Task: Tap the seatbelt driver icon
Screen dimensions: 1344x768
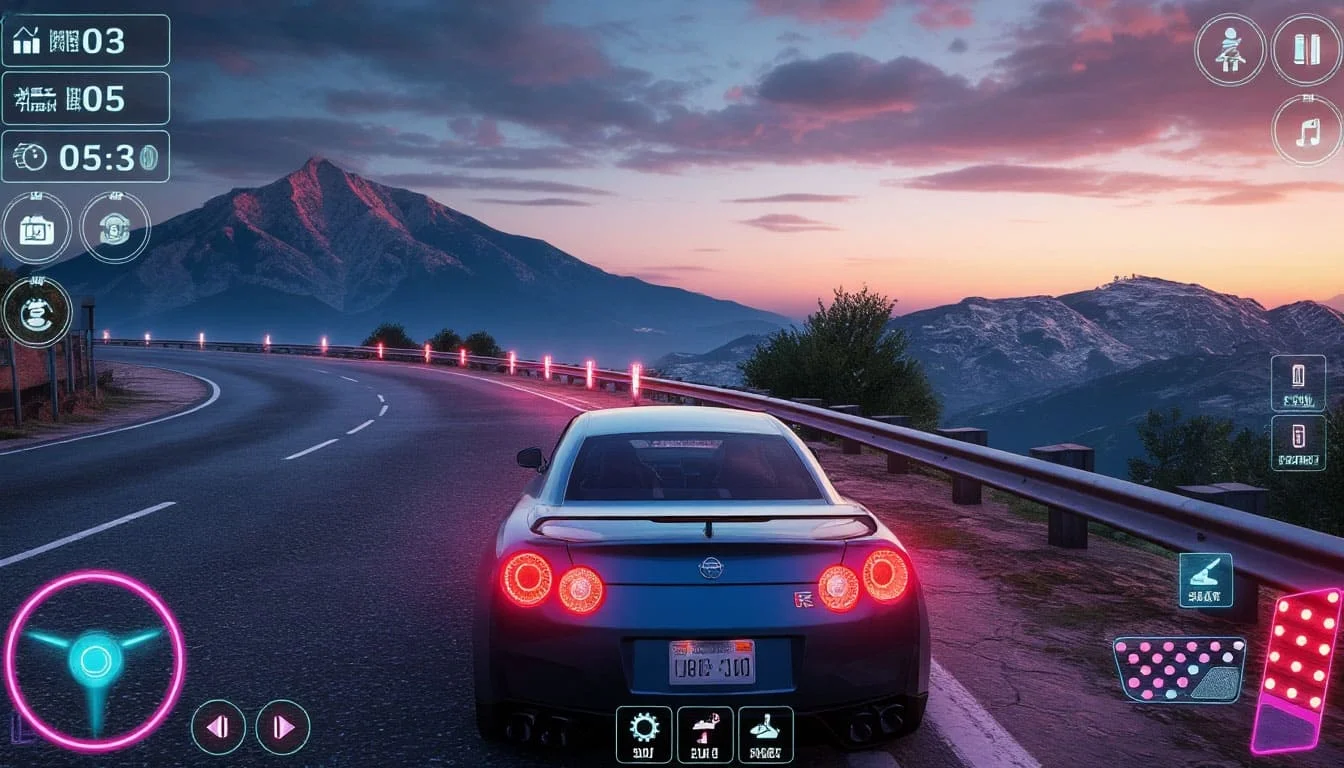Action: 1230,49
